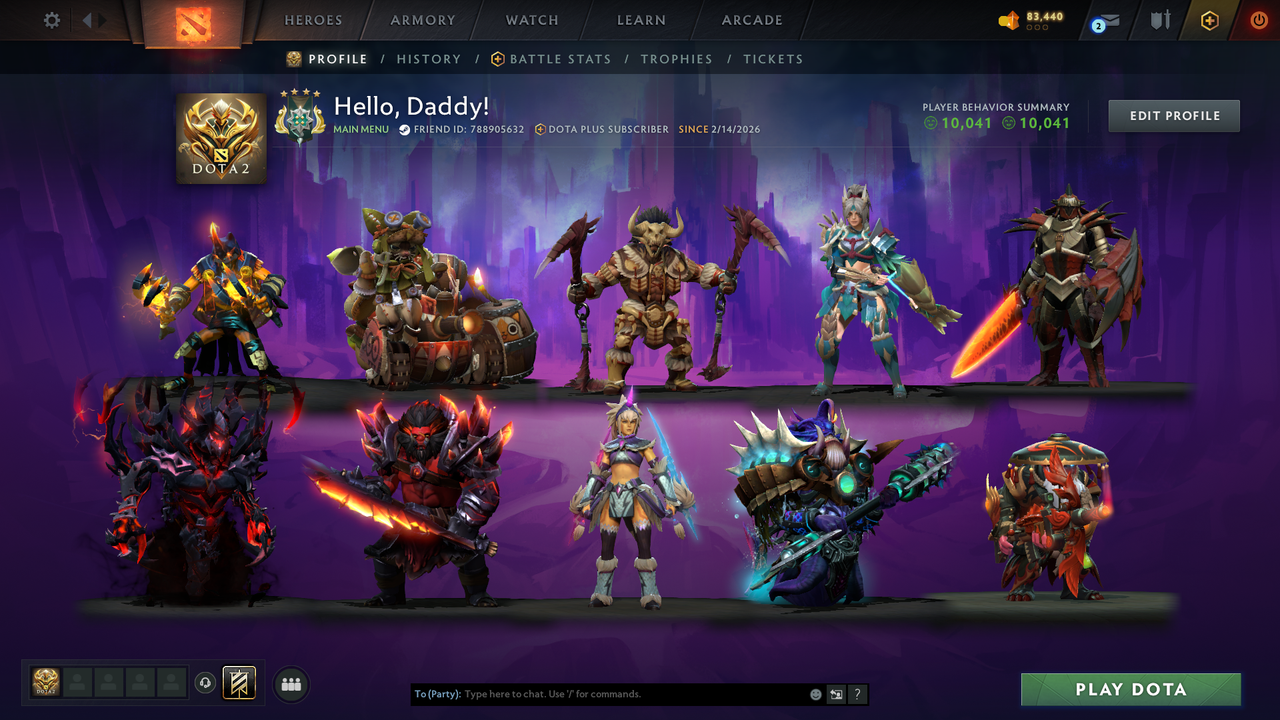Open the settings gear
The image size is (1280, 720).
51,19
